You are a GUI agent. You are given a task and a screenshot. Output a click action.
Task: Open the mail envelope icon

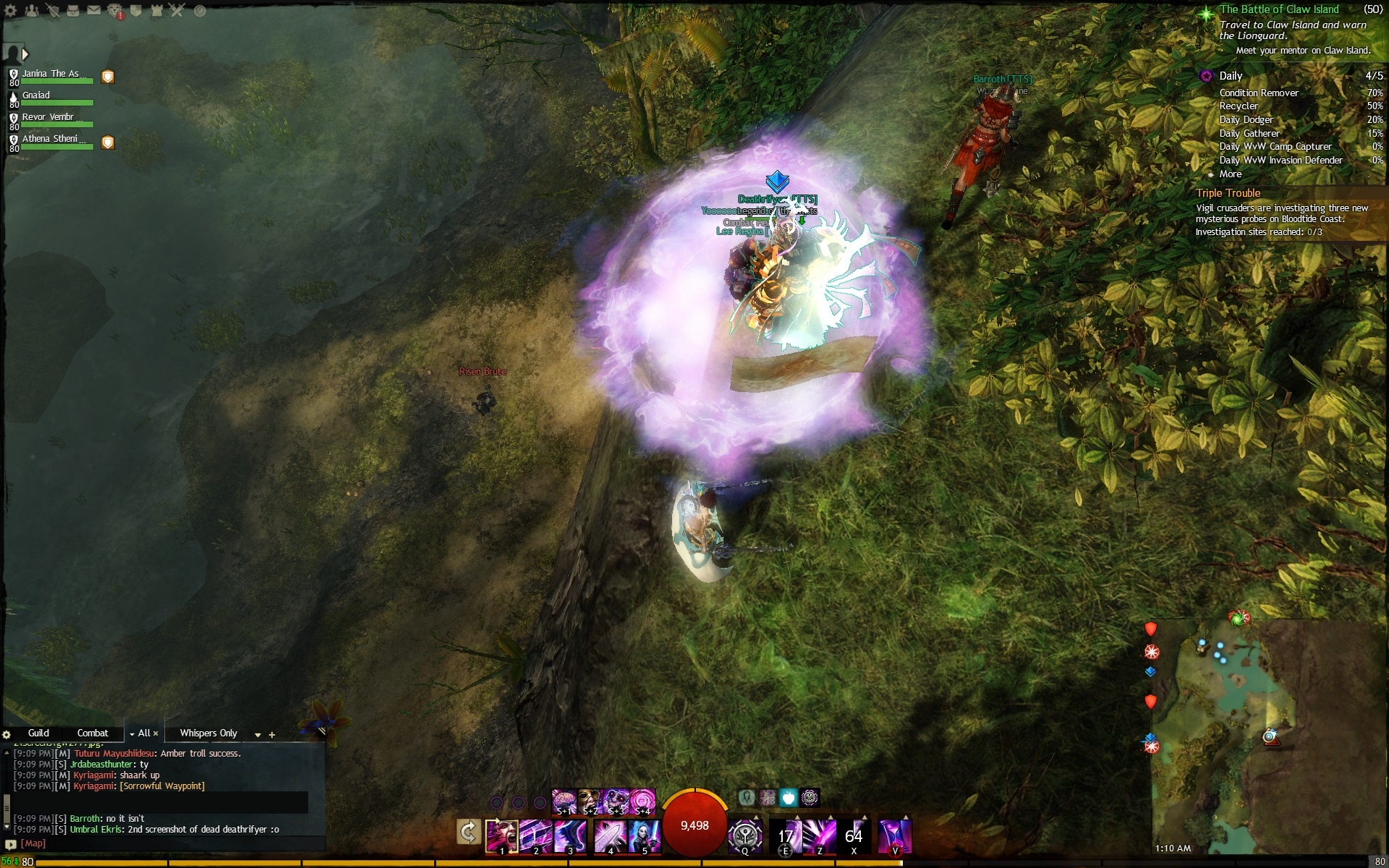pyautogui.click(x=94, y=11)
